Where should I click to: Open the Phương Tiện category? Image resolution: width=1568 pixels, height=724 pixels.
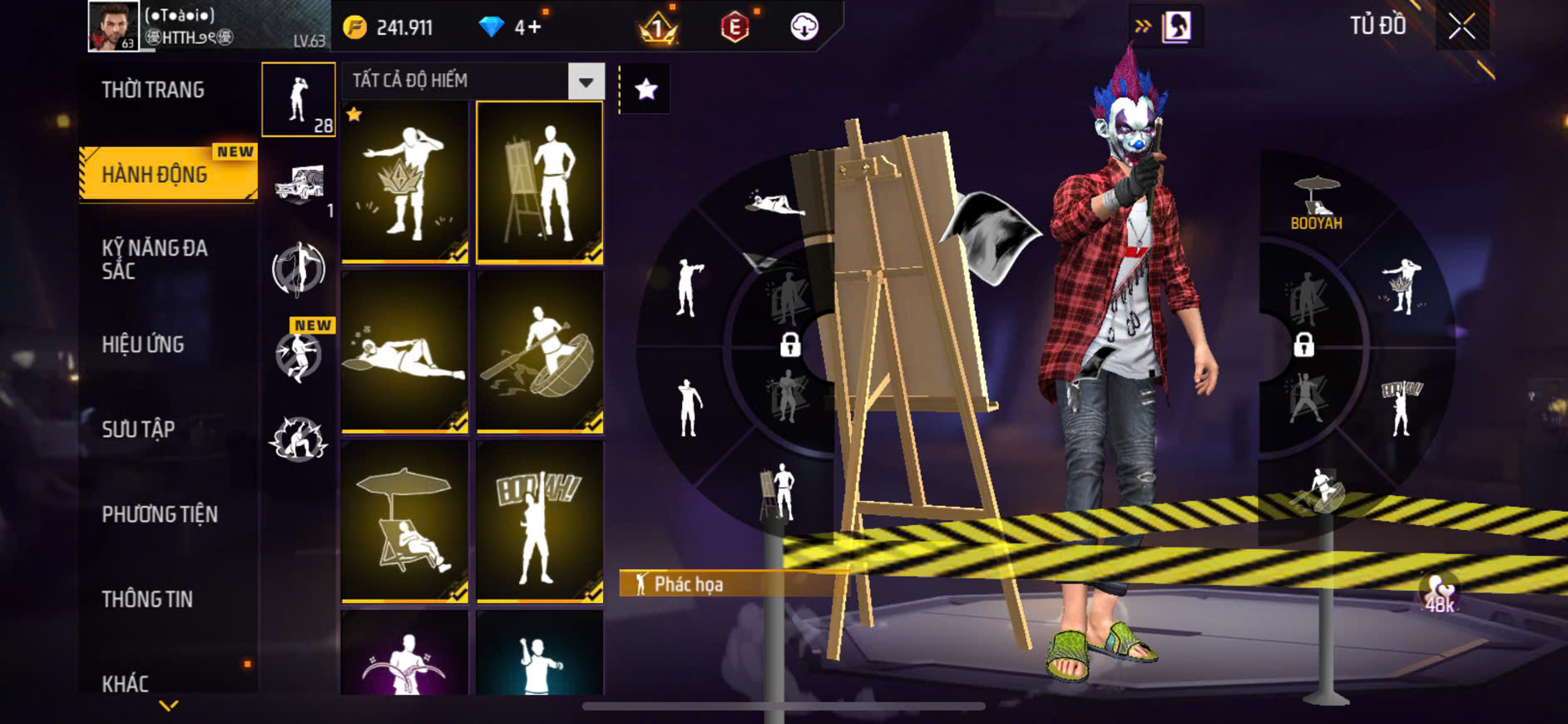(x=160, y=514)
